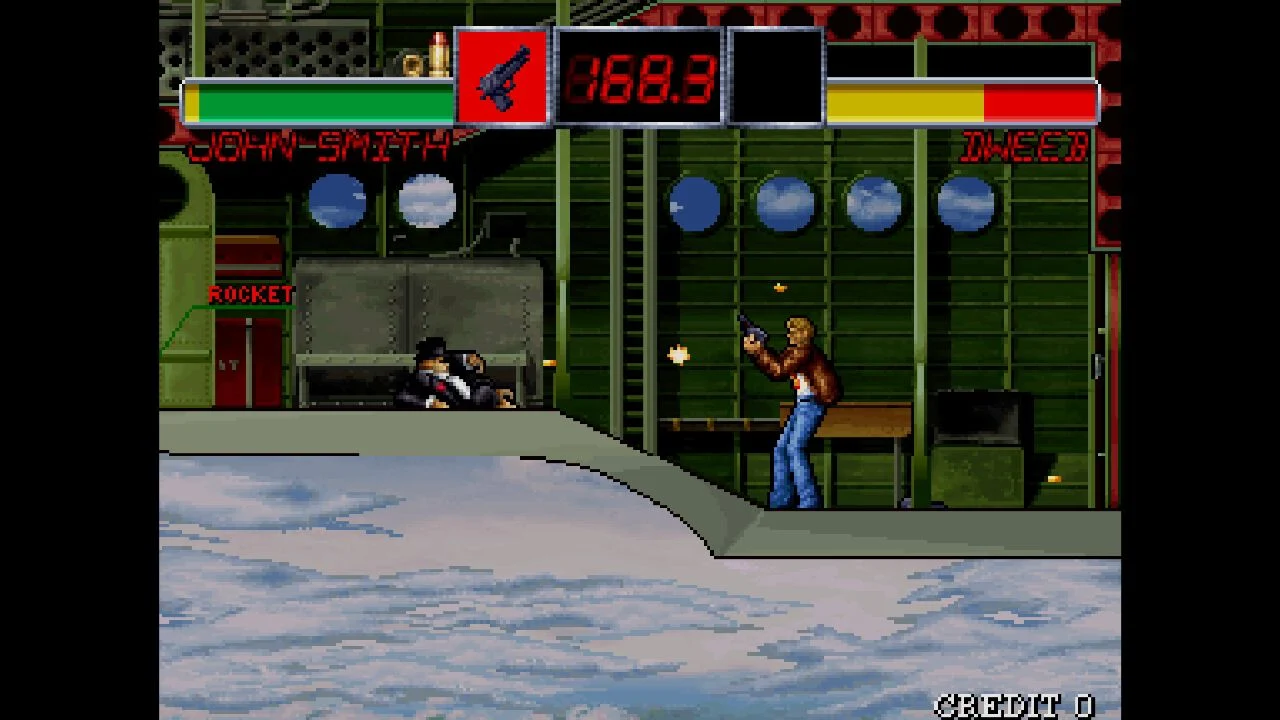Select the JOHN SMITH name label
The image size is (1280, 720).
tap(320, 145)
